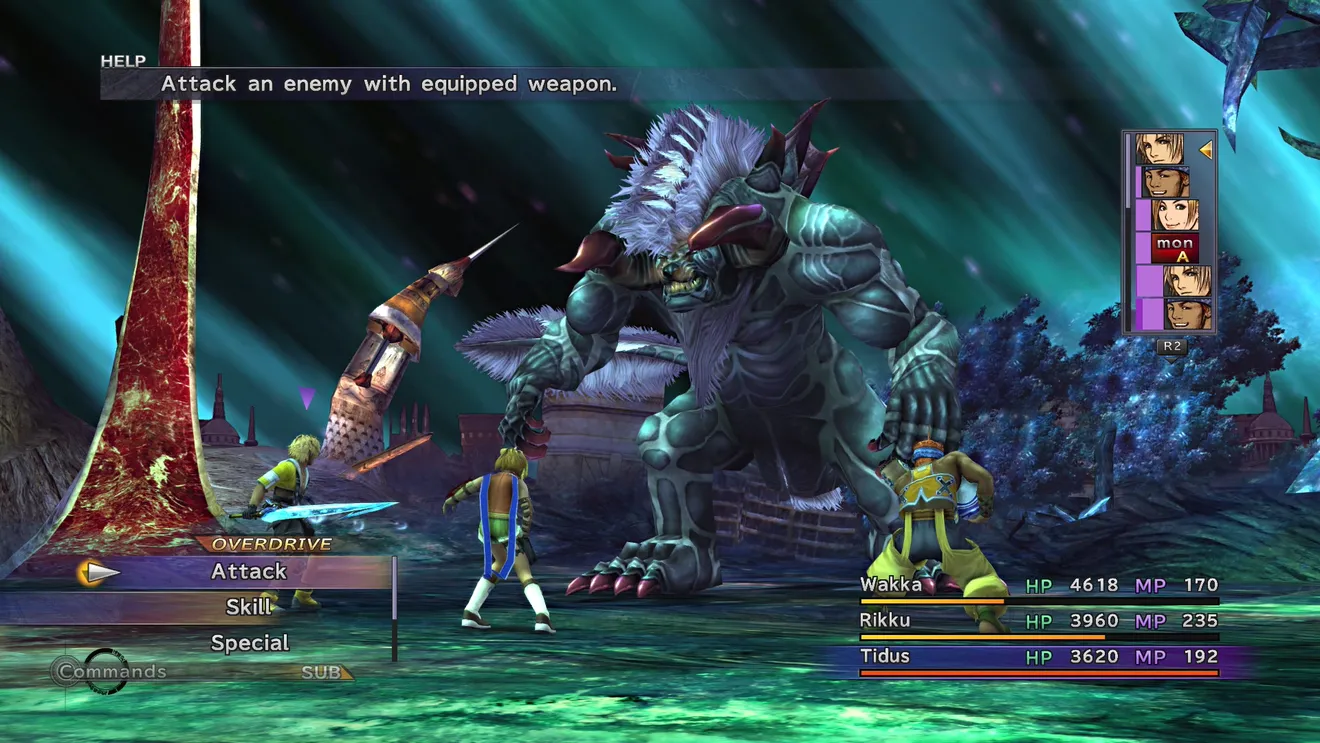The image size is (1320, 743).
Task: Open the SUB commands label
Action: 322,673
